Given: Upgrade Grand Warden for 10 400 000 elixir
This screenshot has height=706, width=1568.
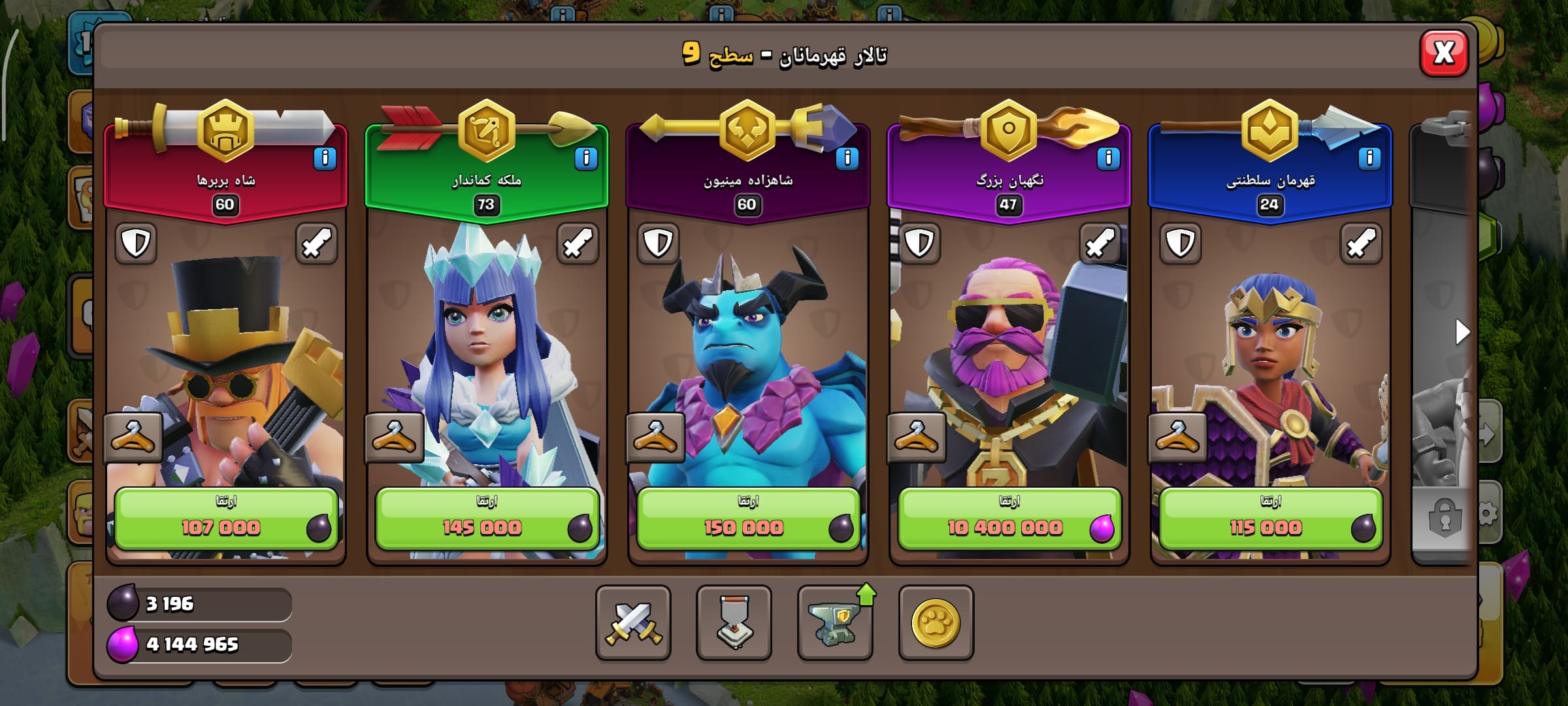Looking at the screenshot, I should [x=1009, y=518].
